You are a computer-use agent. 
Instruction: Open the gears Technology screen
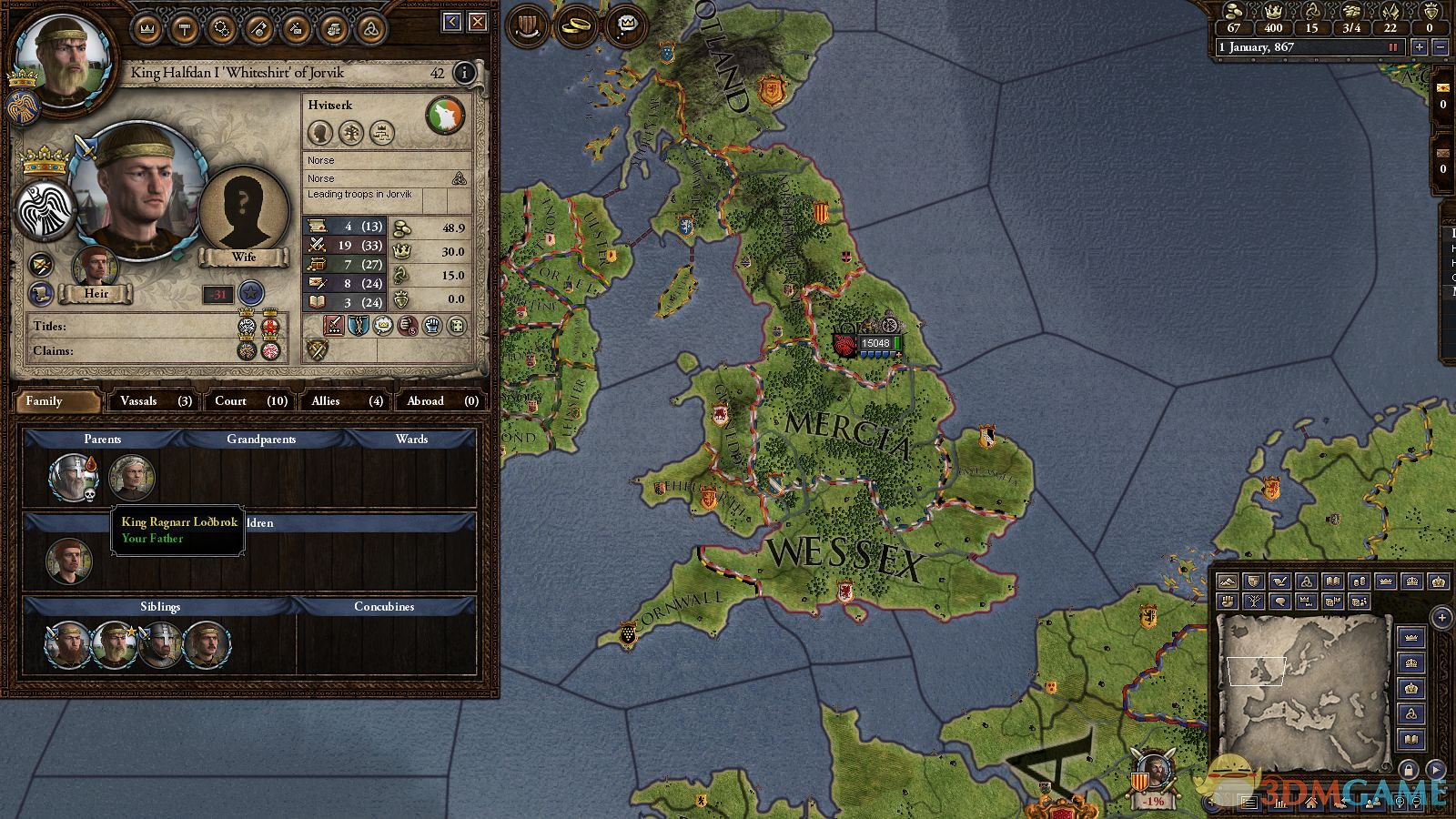click(x=223, y=28)
